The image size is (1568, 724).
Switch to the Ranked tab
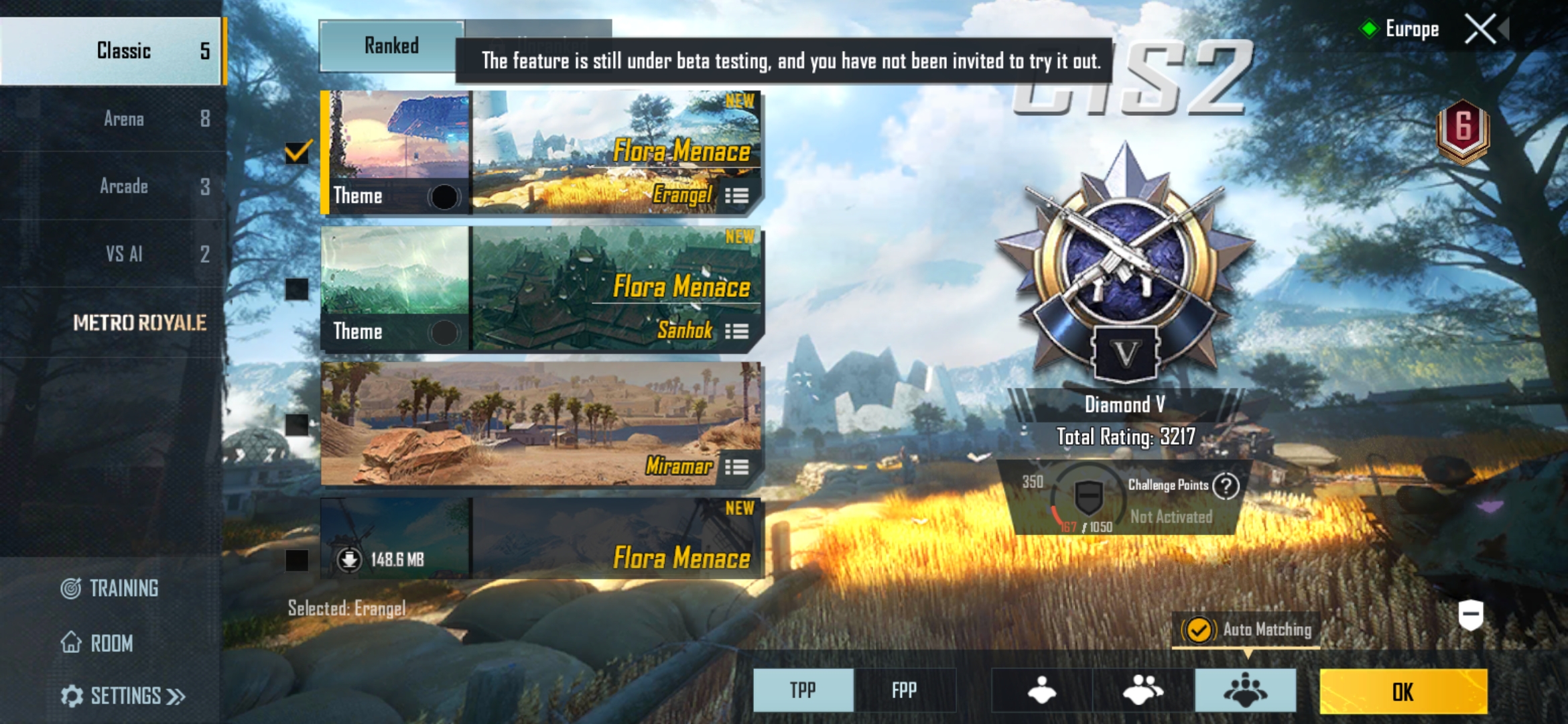(392, 46)
